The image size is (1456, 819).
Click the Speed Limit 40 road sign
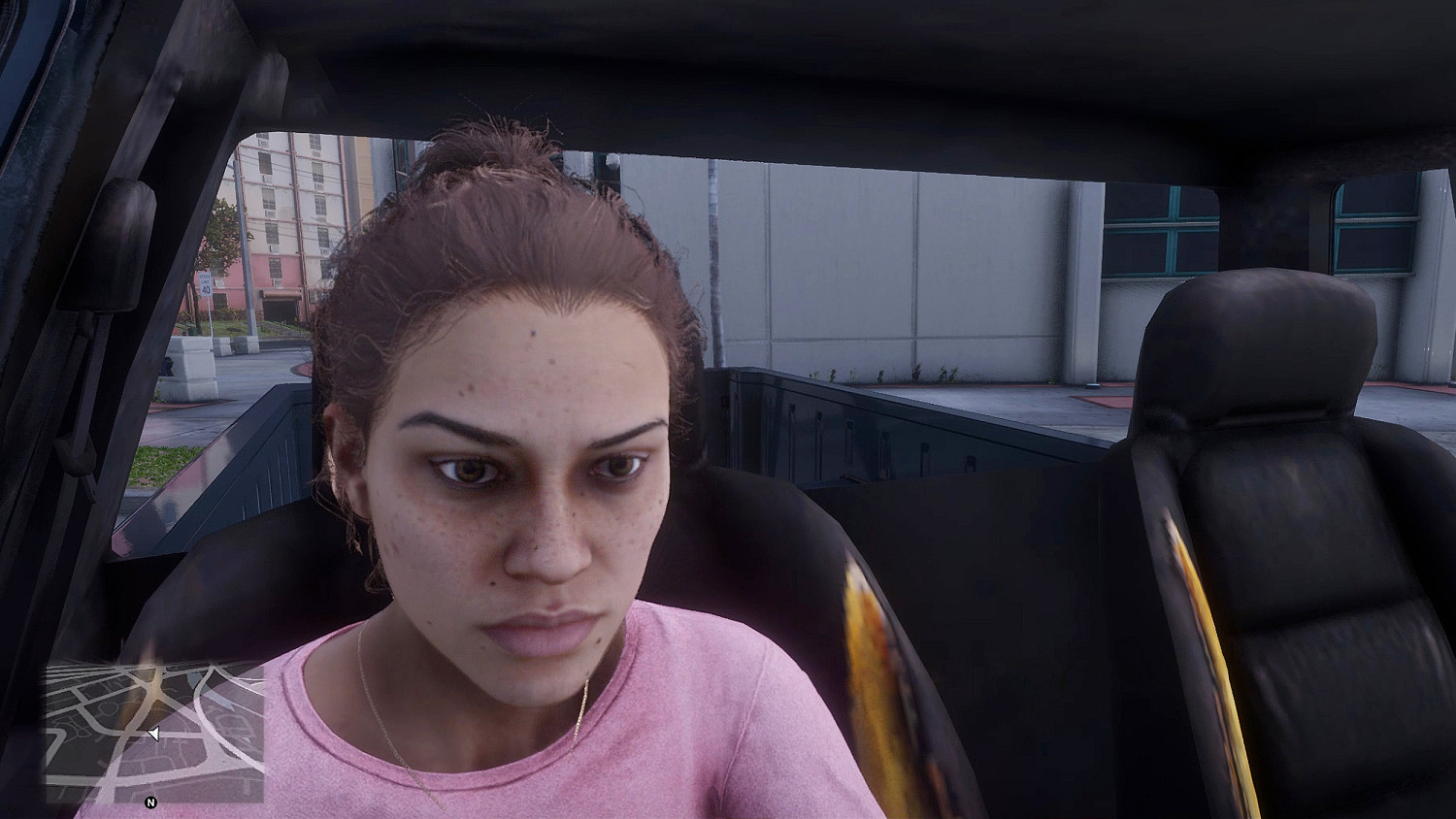[x=206, y=284]
